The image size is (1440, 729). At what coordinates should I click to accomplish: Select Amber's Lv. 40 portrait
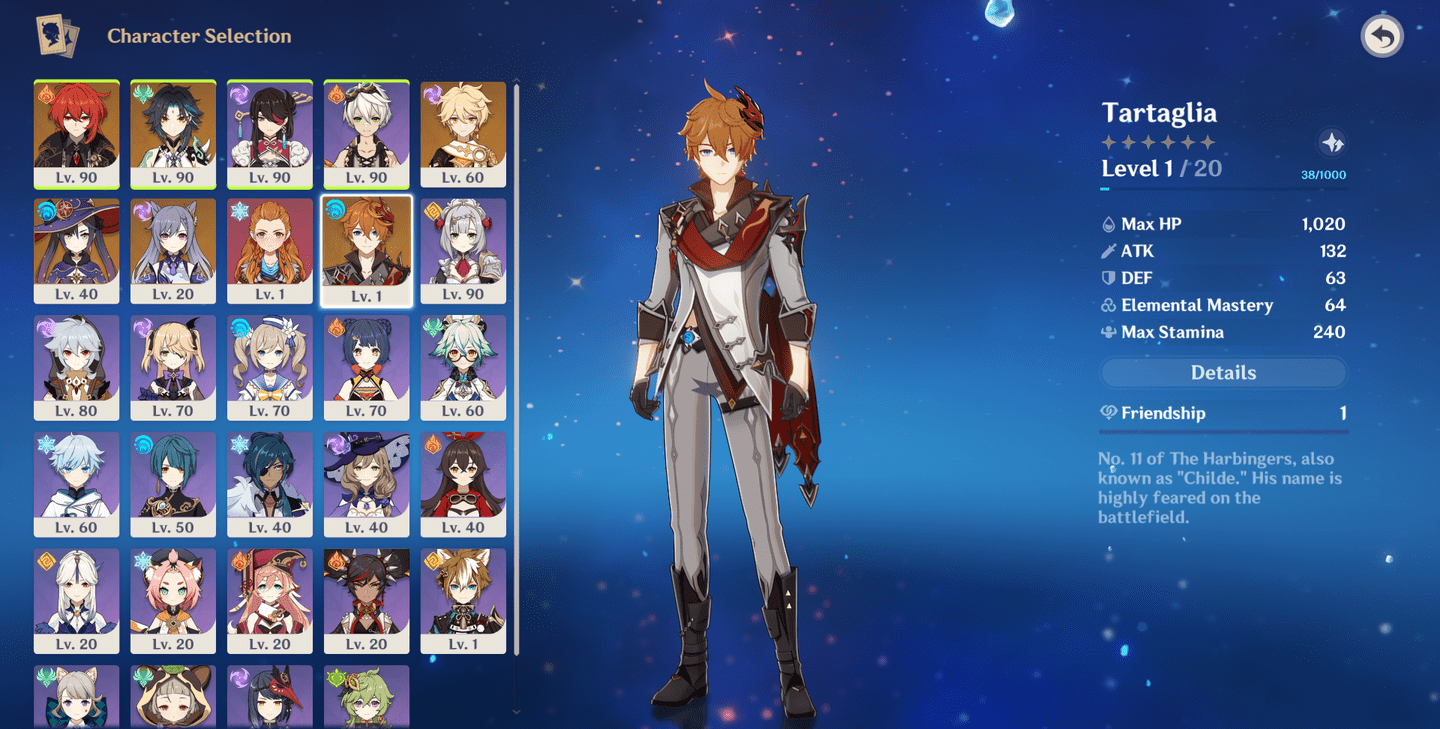(x=464, y=483)
